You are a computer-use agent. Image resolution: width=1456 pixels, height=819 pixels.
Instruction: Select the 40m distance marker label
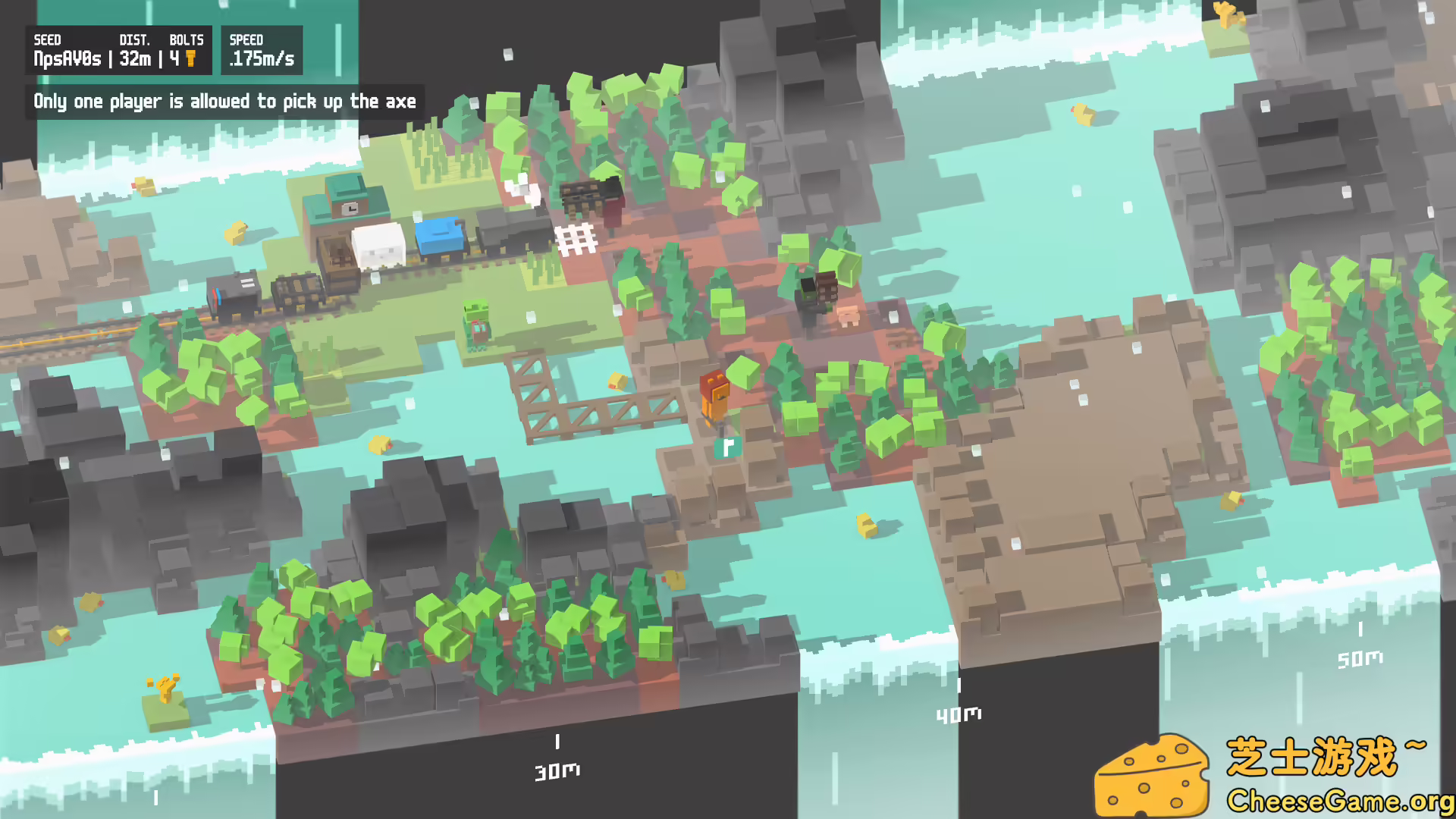(x=960, y=713)
